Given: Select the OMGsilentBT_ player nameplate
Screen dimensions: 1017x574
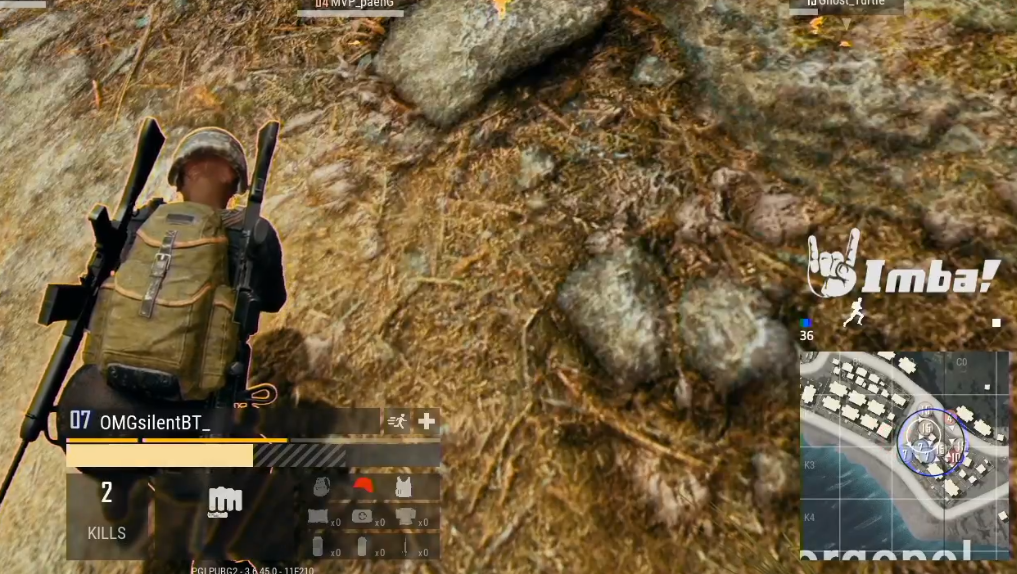Looking at the screenshot, I should click(155, 422).
